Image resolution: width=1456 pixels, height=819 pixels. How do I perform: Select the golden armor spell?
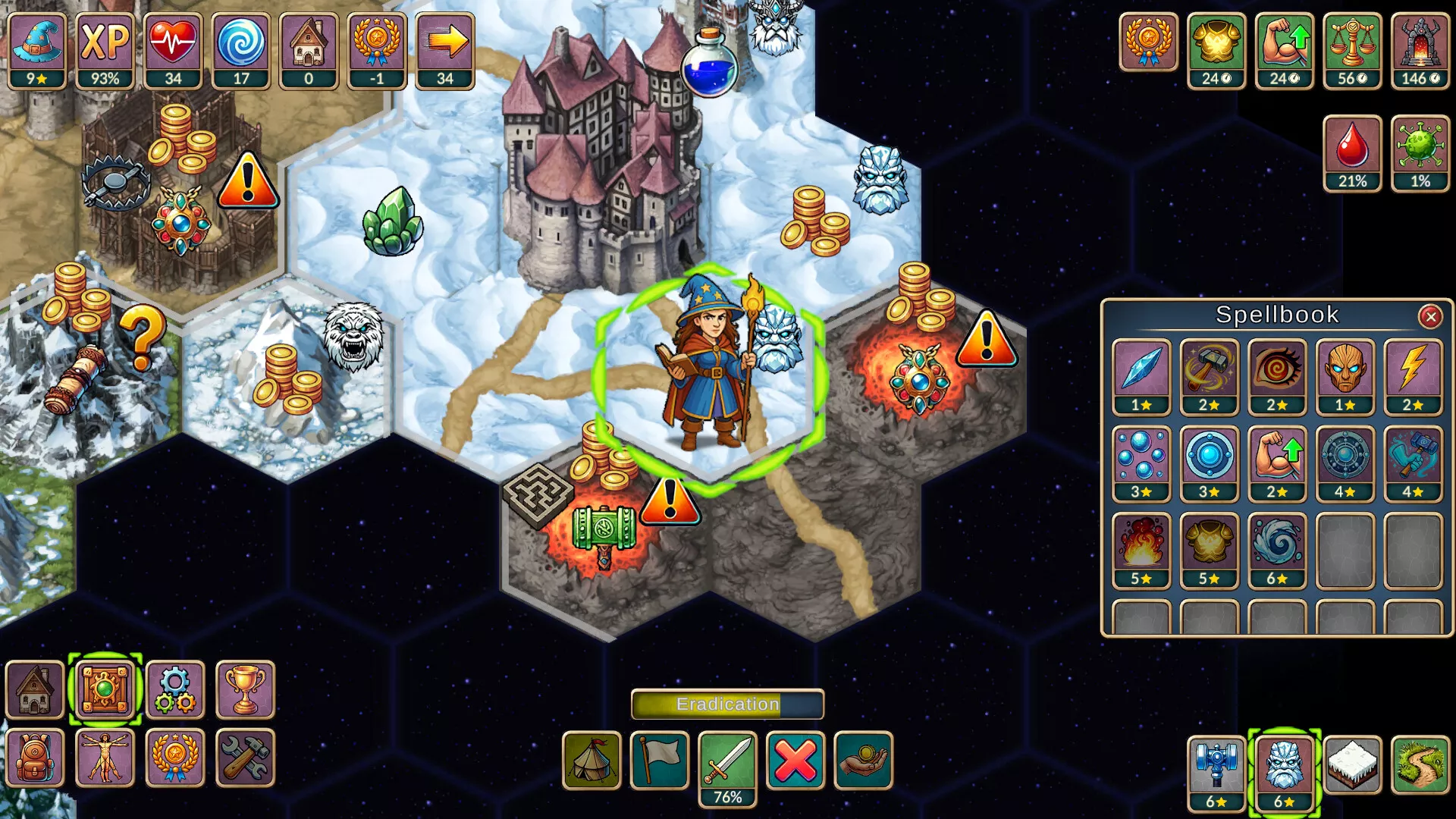pyautogui.click(x=1209, y=549)
